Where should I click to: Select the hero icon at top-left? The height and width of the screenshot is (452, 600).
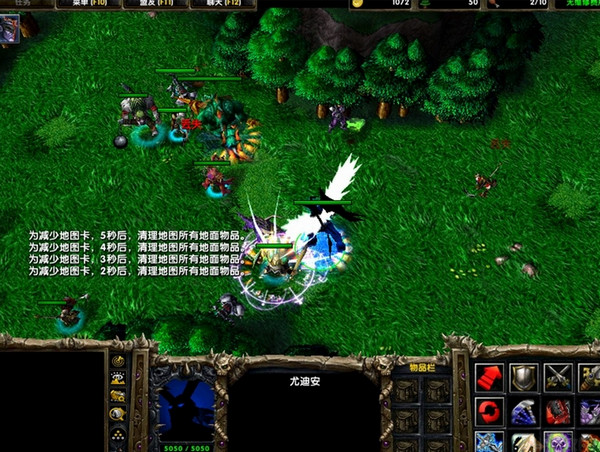point(9,30)
